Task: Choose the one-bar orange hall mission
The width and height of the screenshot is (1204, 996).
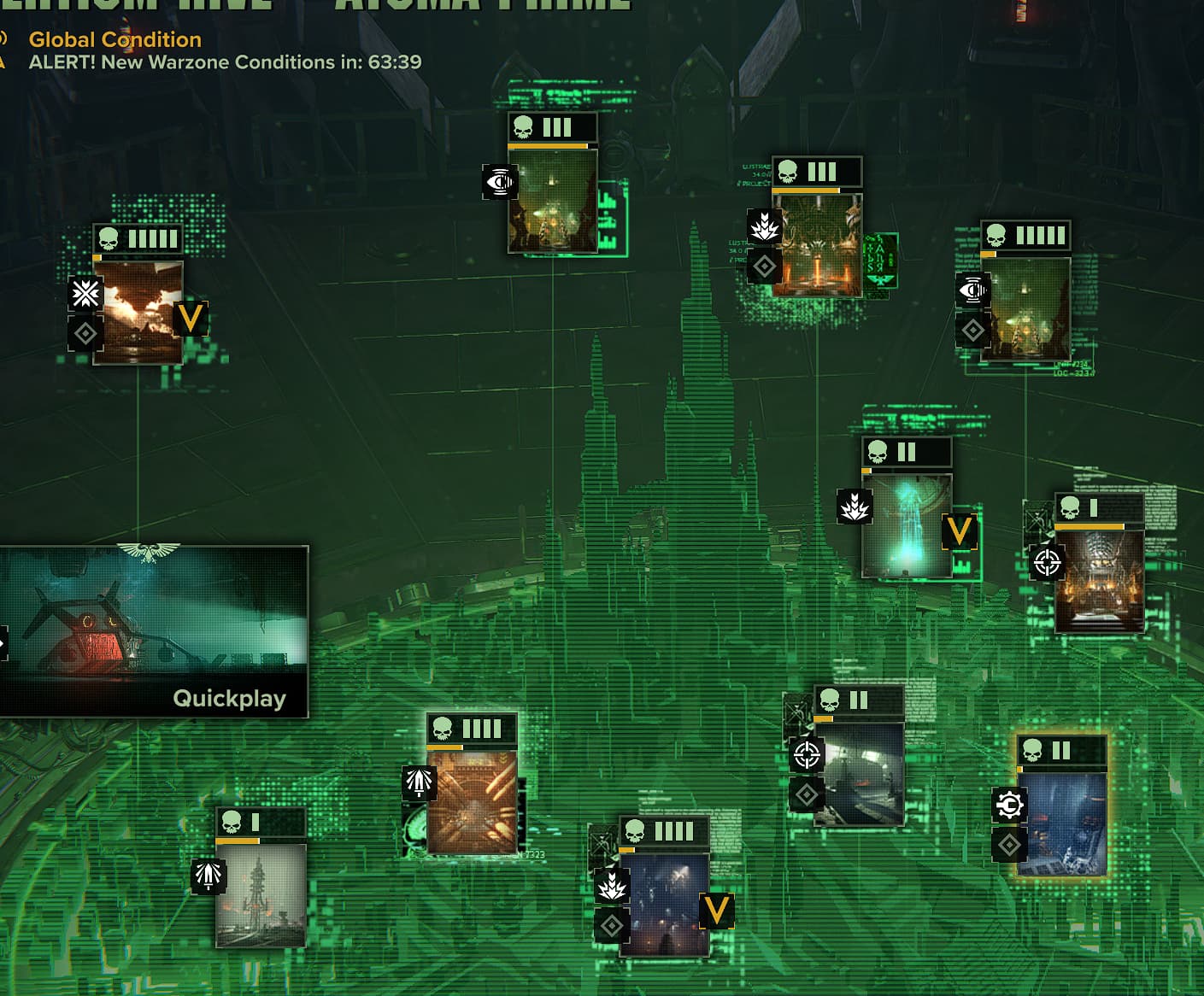Action: pos(1099,580)
